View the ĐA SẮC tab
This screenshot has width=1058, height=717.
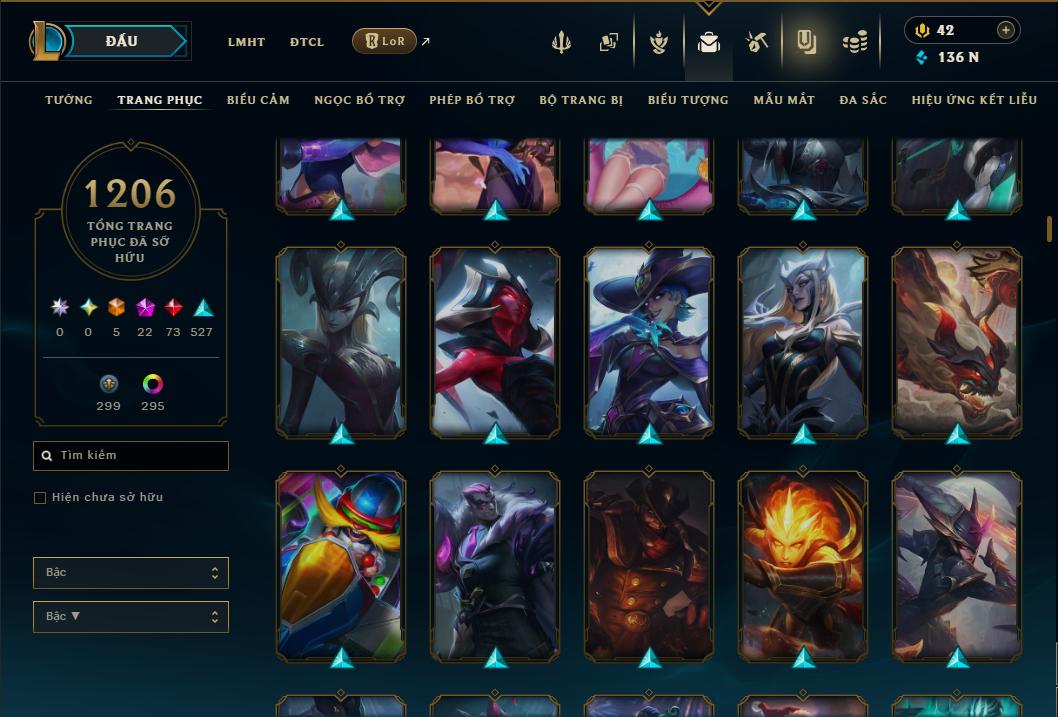click(x=863, y=100)
